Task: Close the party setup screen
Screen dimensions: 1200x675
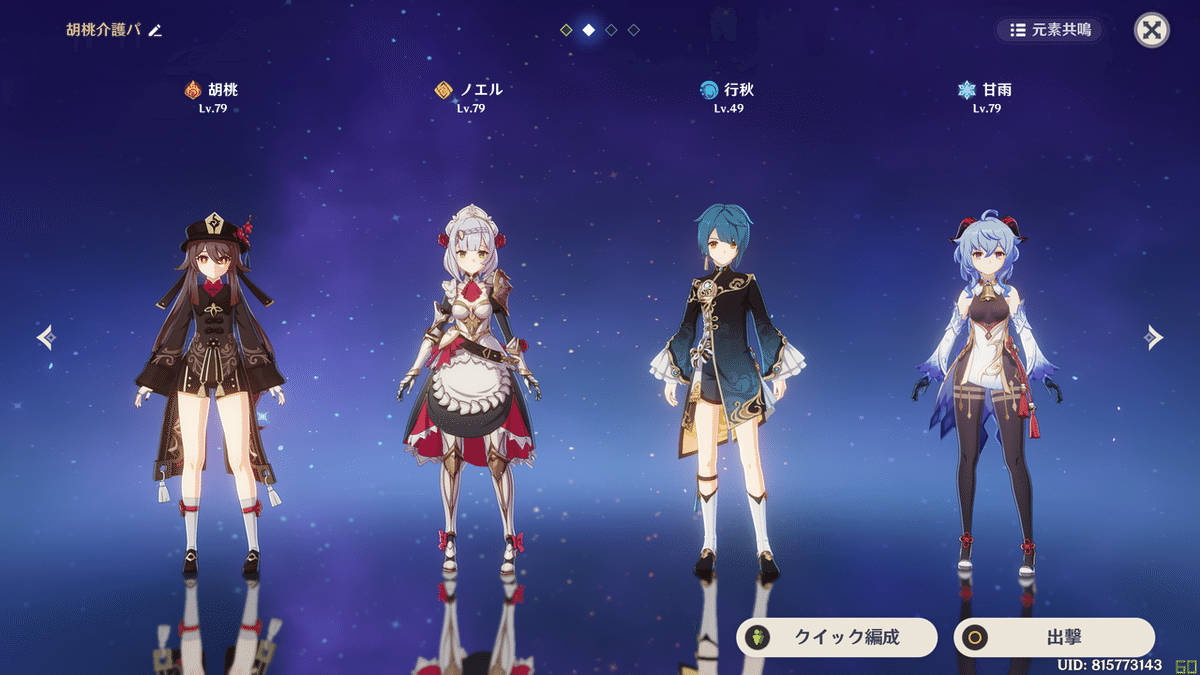Action: [1152, 30]
